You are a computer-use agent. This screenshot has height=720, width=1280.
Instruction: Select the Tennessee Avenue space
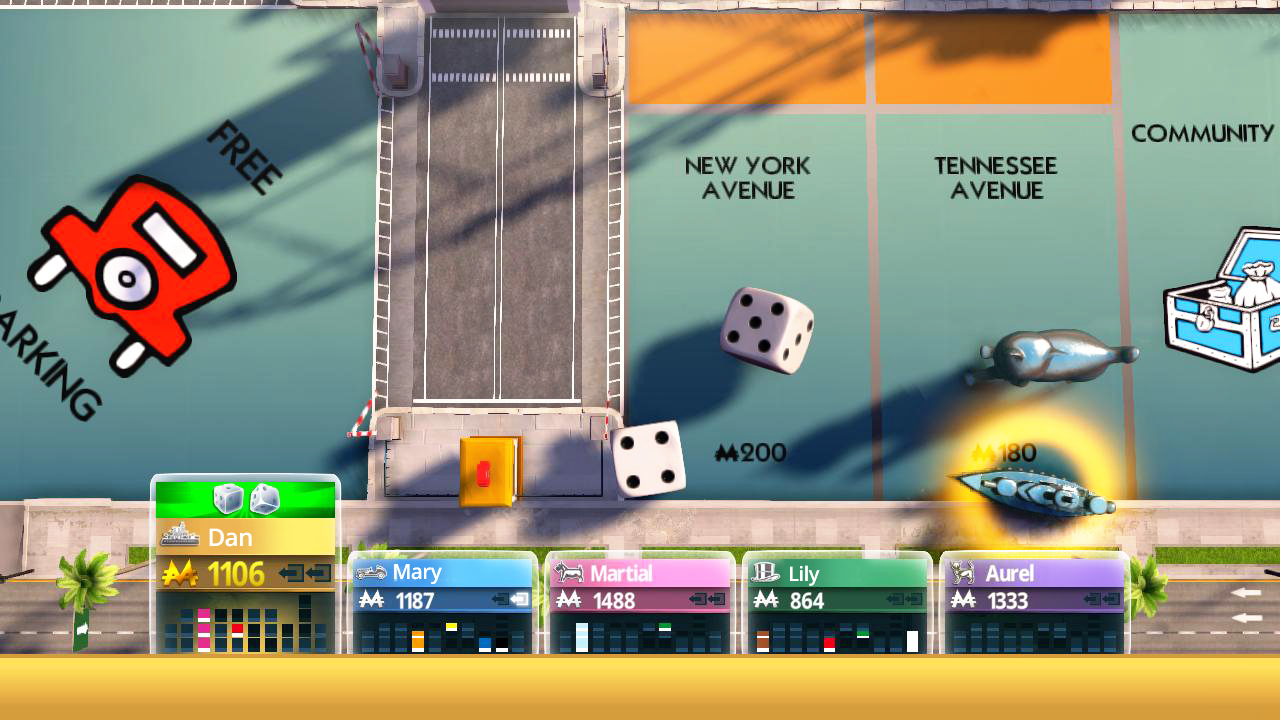tap(995, 250)
